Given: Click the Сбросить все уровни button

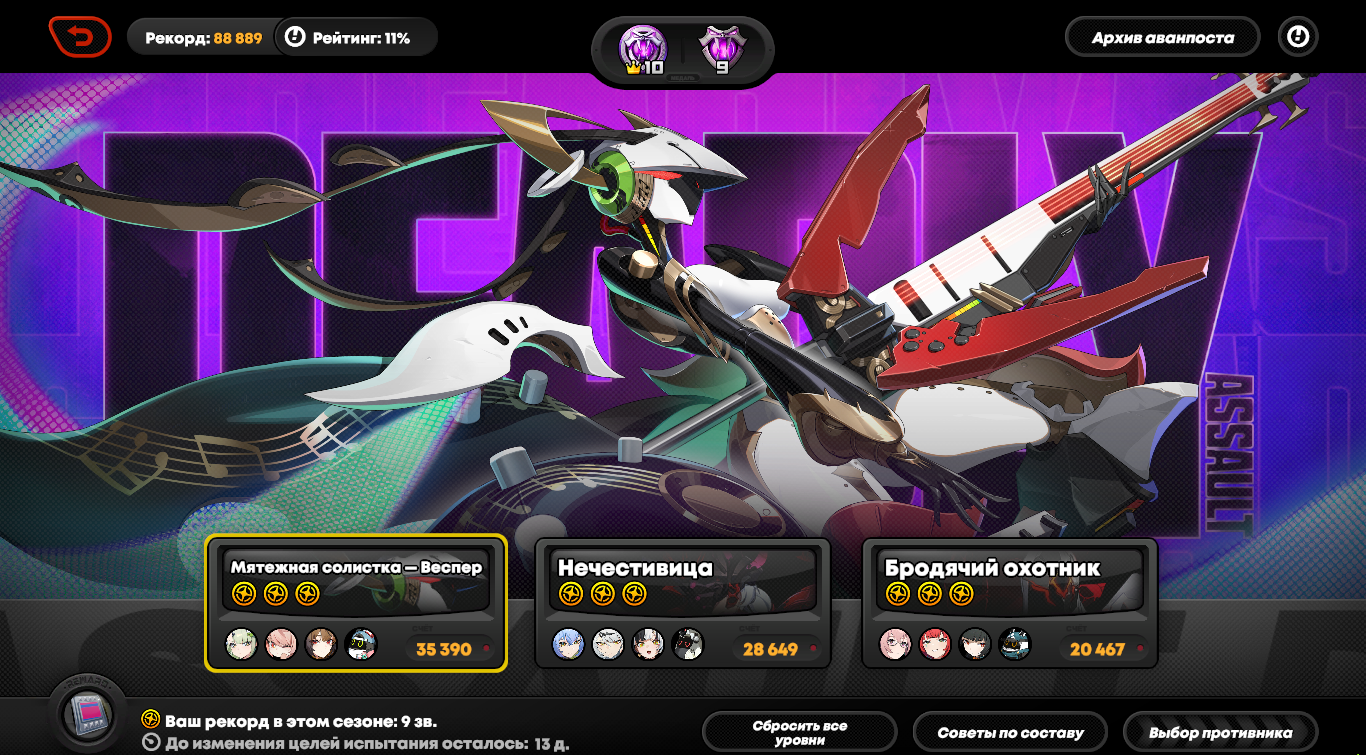Looking at the screenshot, I should click(x=799, y=733).
